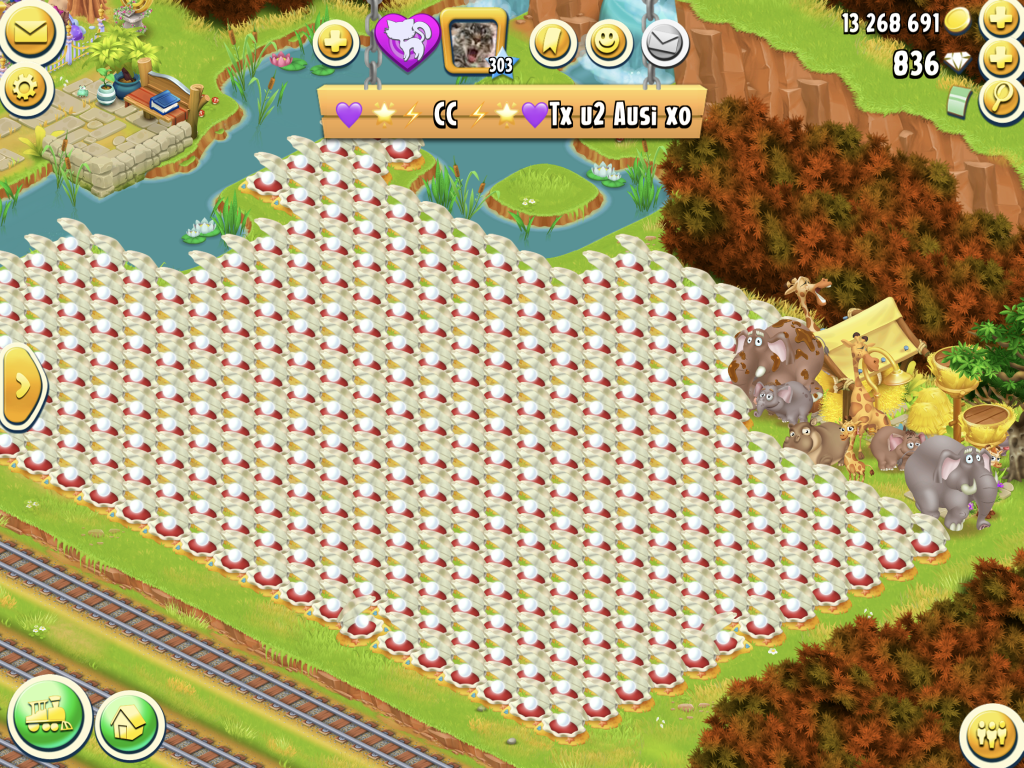Select the smiley face button
This screenshot has height=768, width=1024.
click(608, 43)
